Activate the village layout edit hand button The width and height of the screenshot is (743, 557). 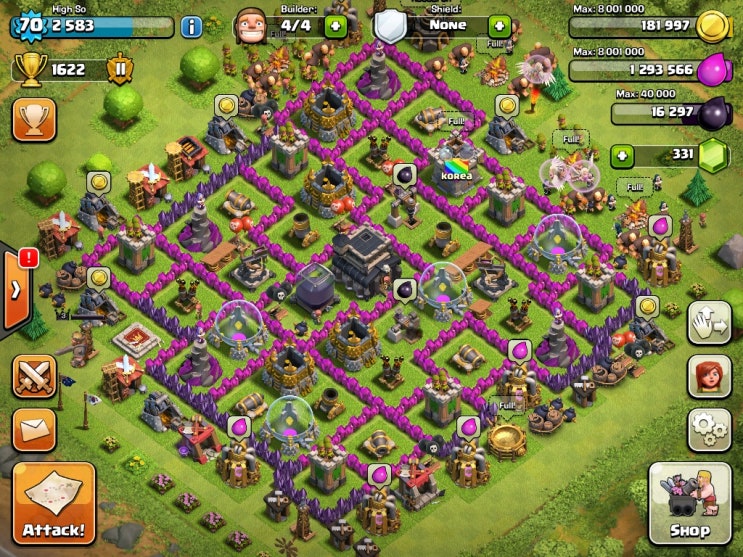(708, 322)
